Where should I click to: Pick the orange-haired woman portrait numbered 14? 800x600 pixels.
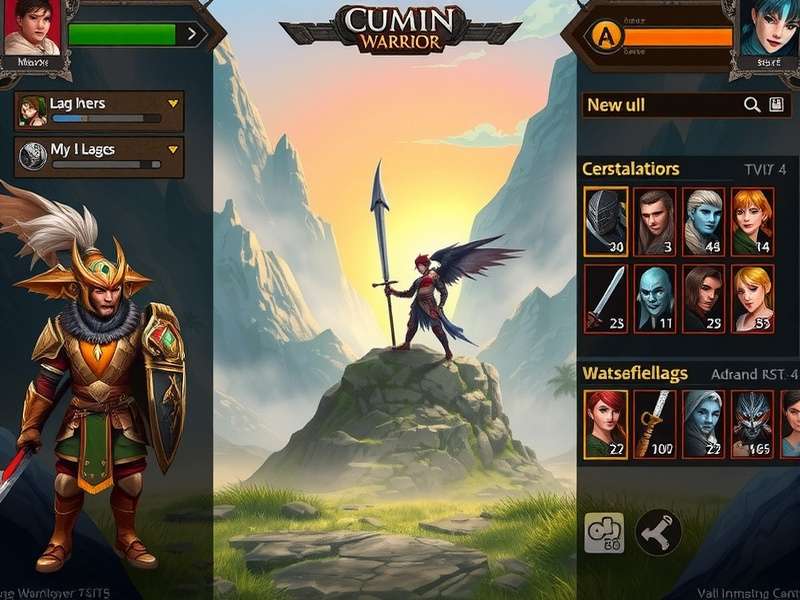pyautogui.click(x=753, y=222)
